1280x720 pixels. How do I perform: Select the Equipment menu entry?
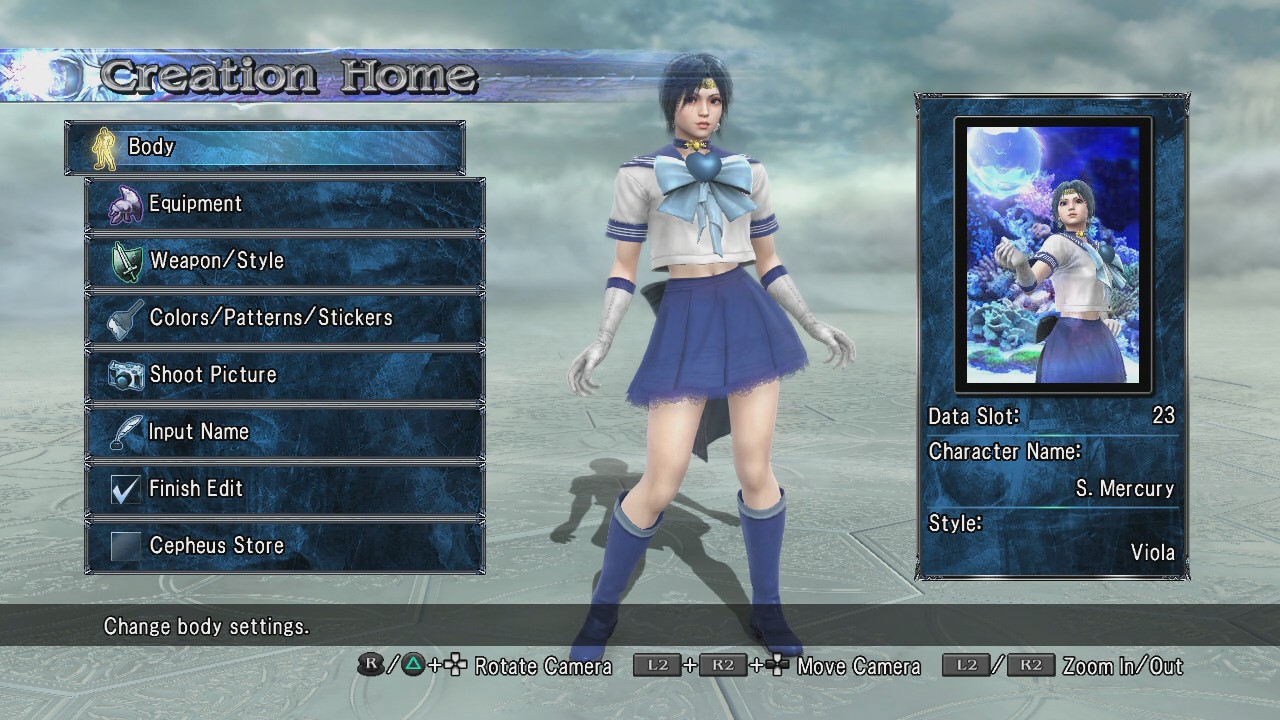(x=285, y=204)
